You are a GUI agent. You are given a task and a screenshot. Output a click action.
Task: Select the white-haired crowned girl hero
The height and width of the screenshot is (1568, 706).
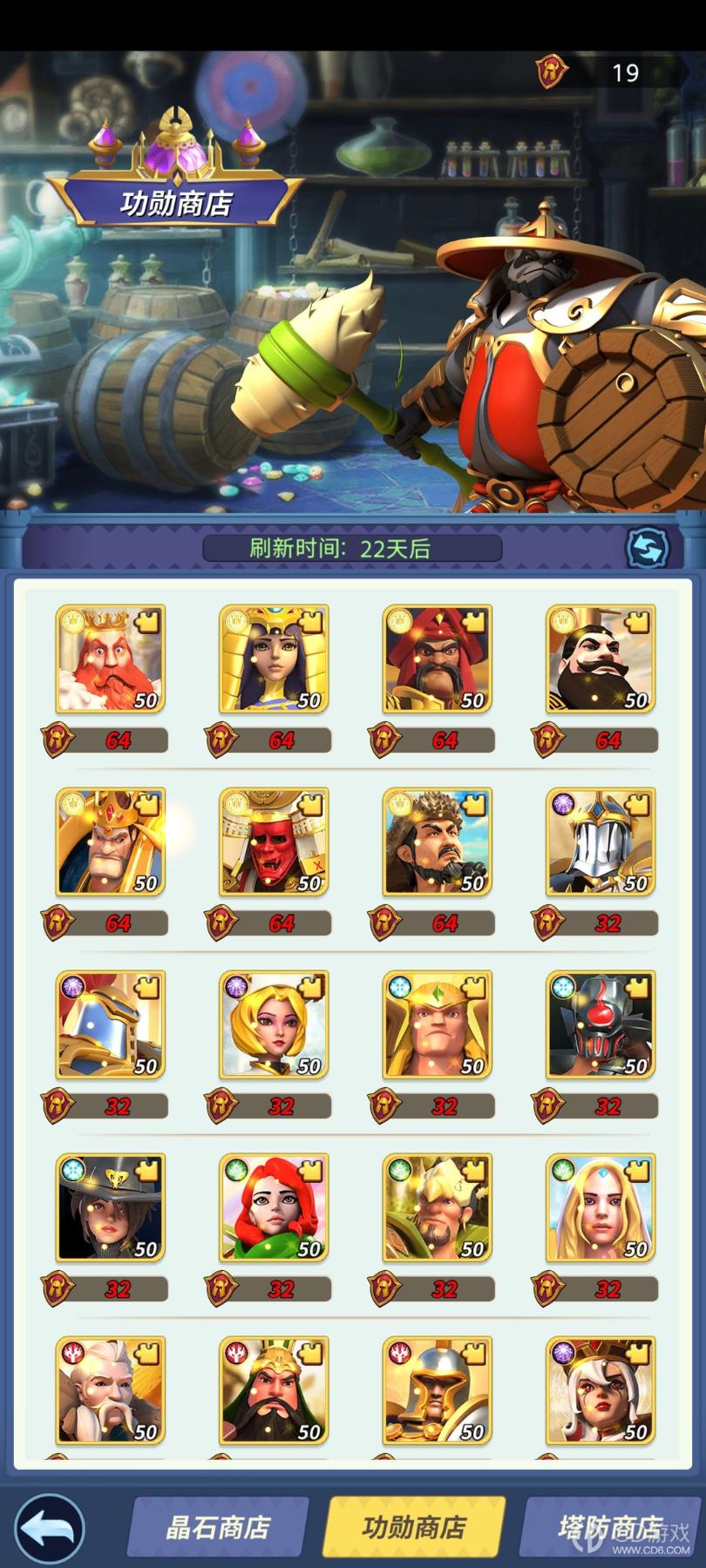click(x=601, y=1390)
